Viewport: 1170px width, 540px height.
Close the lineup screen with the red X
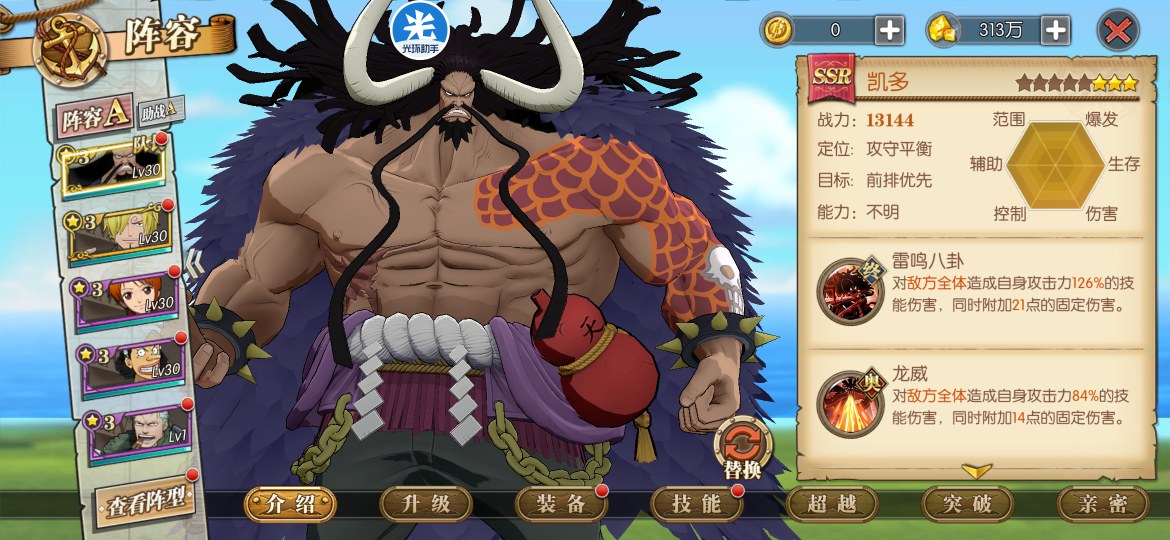pos(1118,30)
